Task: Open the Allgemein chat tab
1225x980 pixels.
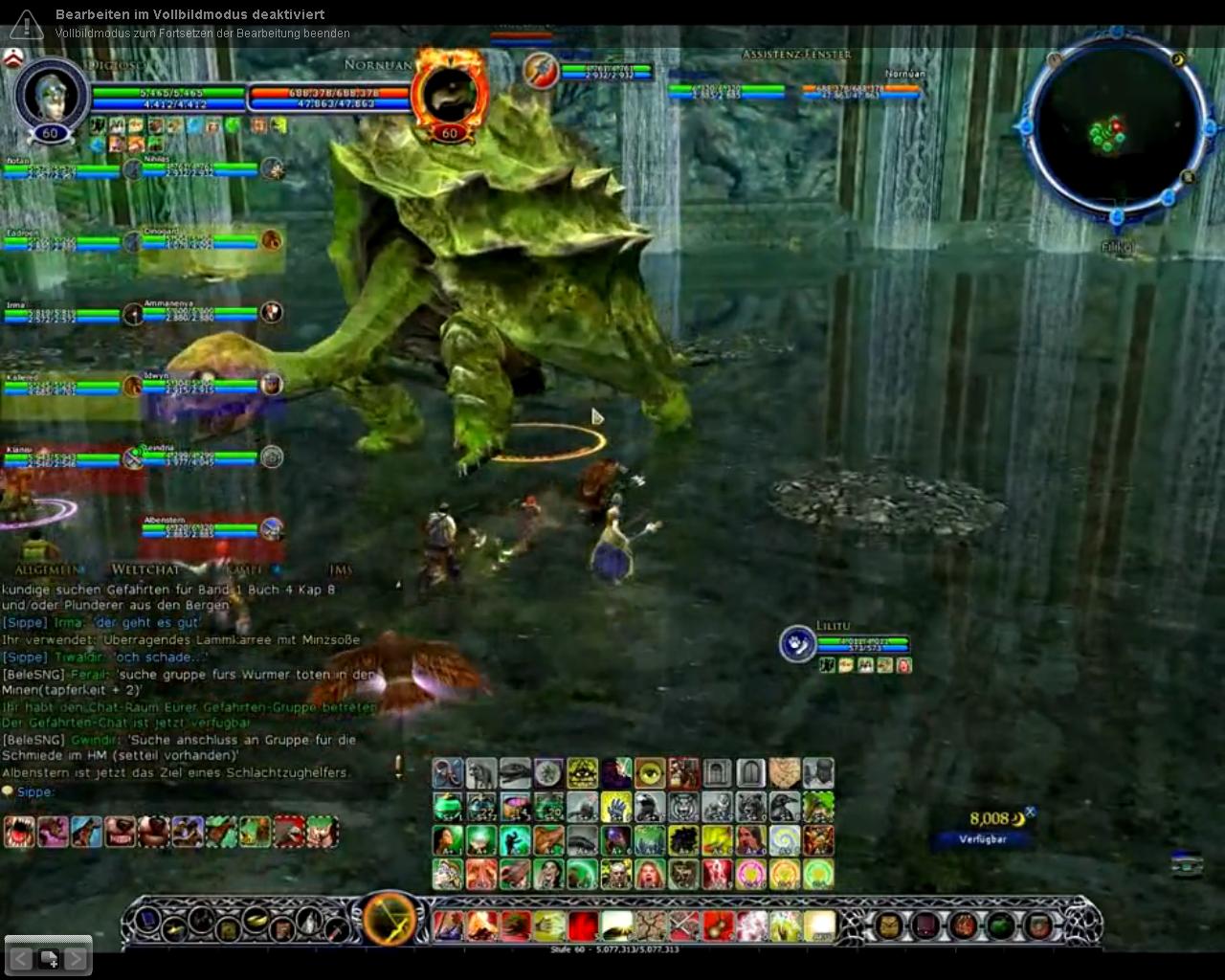Action: coord(49,569)
